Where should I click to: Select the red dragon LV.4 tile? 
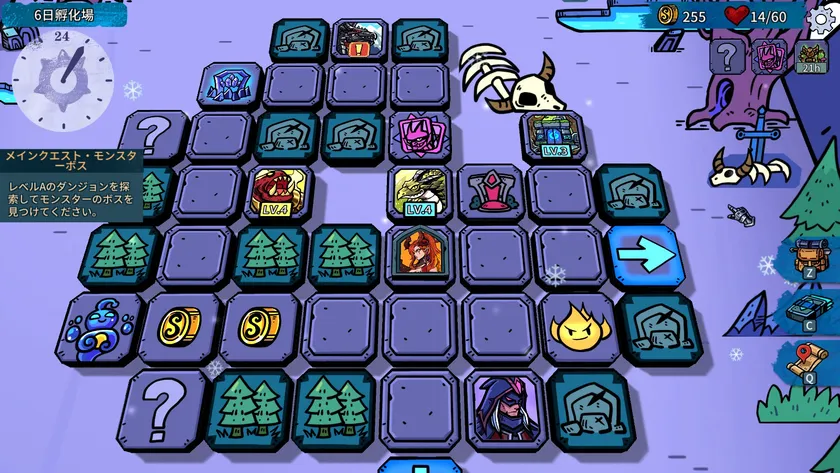tap(277, 191)
